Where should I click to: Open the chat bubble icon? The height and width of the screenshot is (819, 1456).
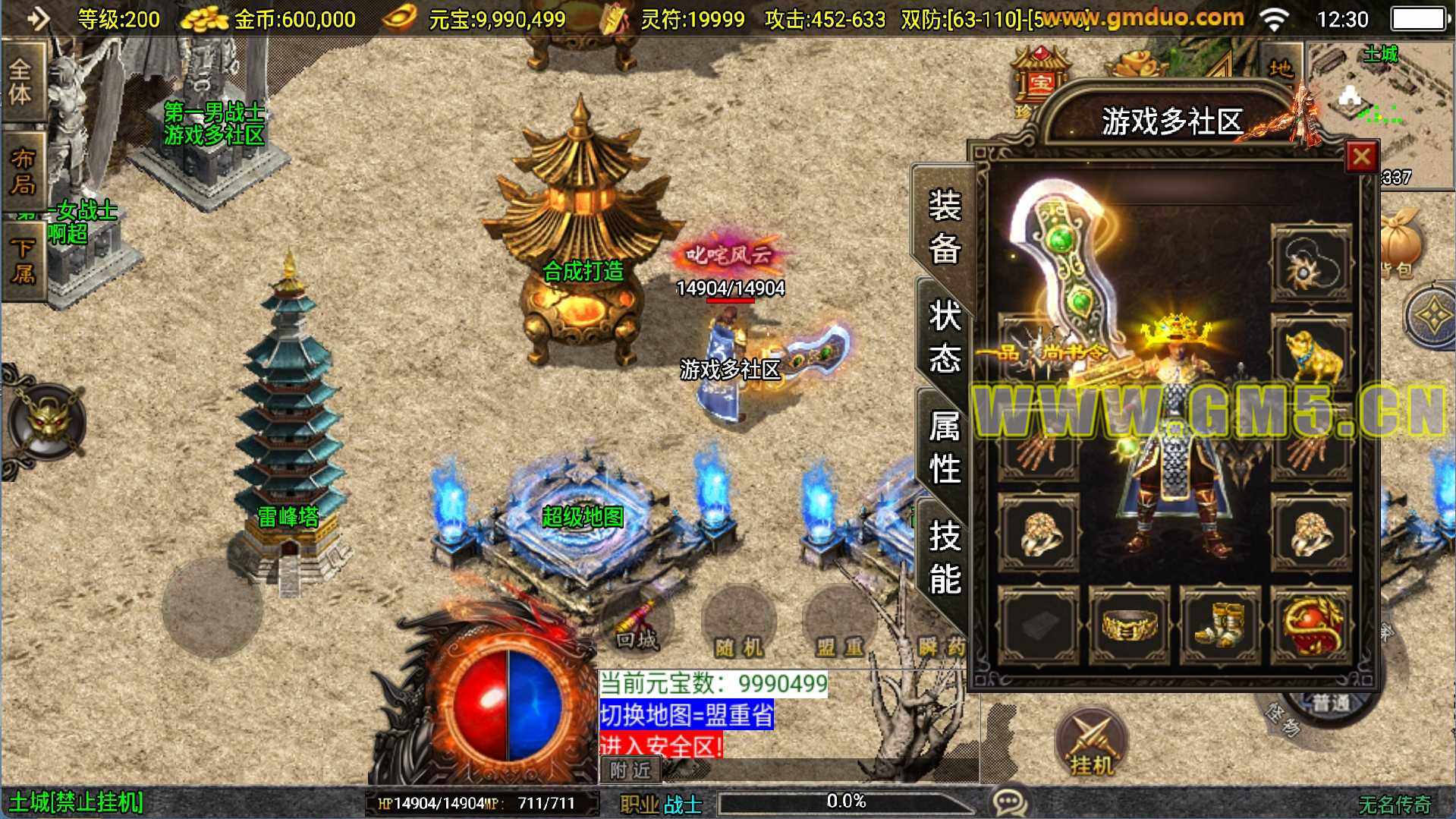click(1010, 801)
